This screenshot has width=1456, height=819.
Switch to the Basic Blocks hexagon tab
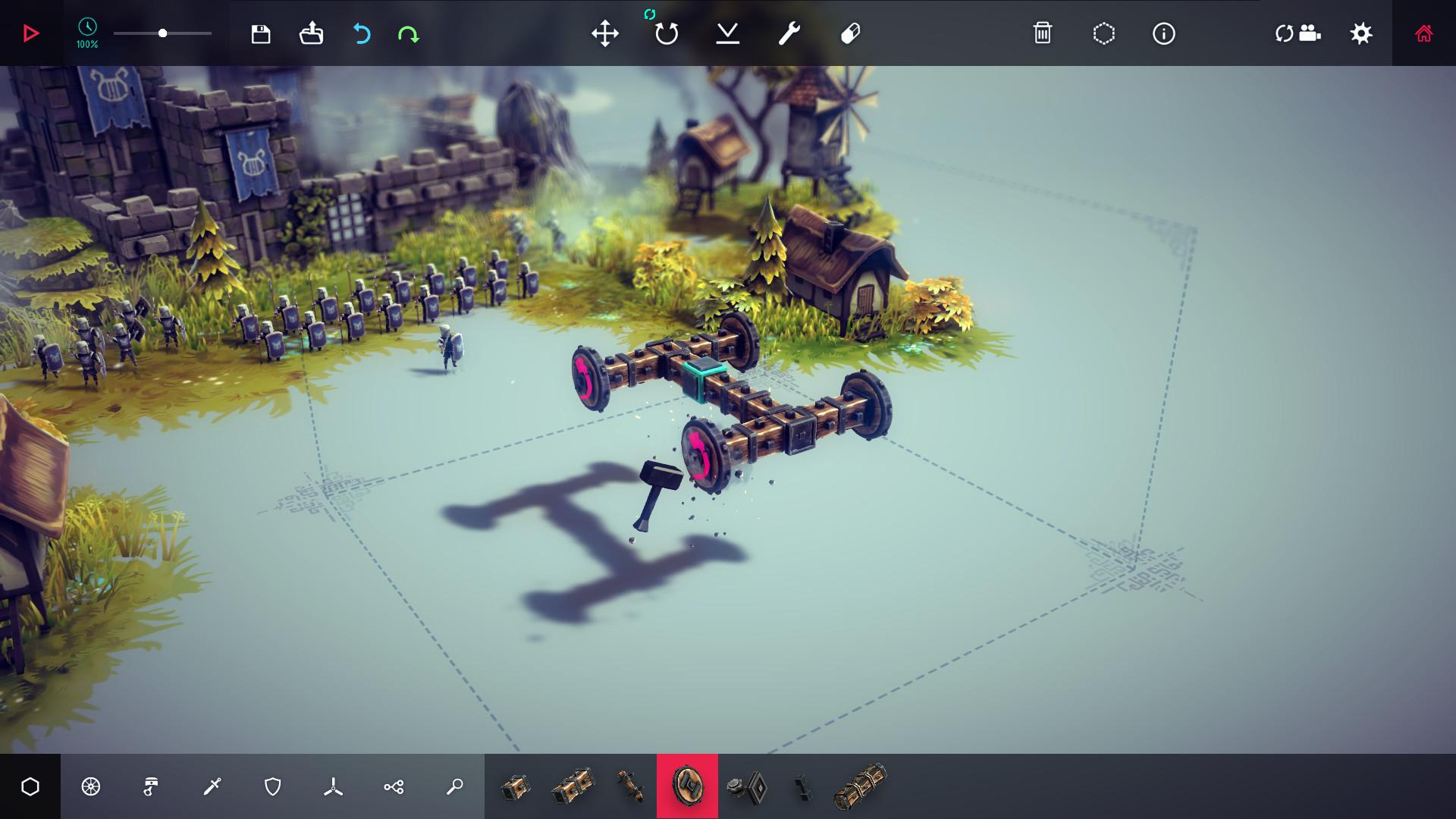pos(30,786)
